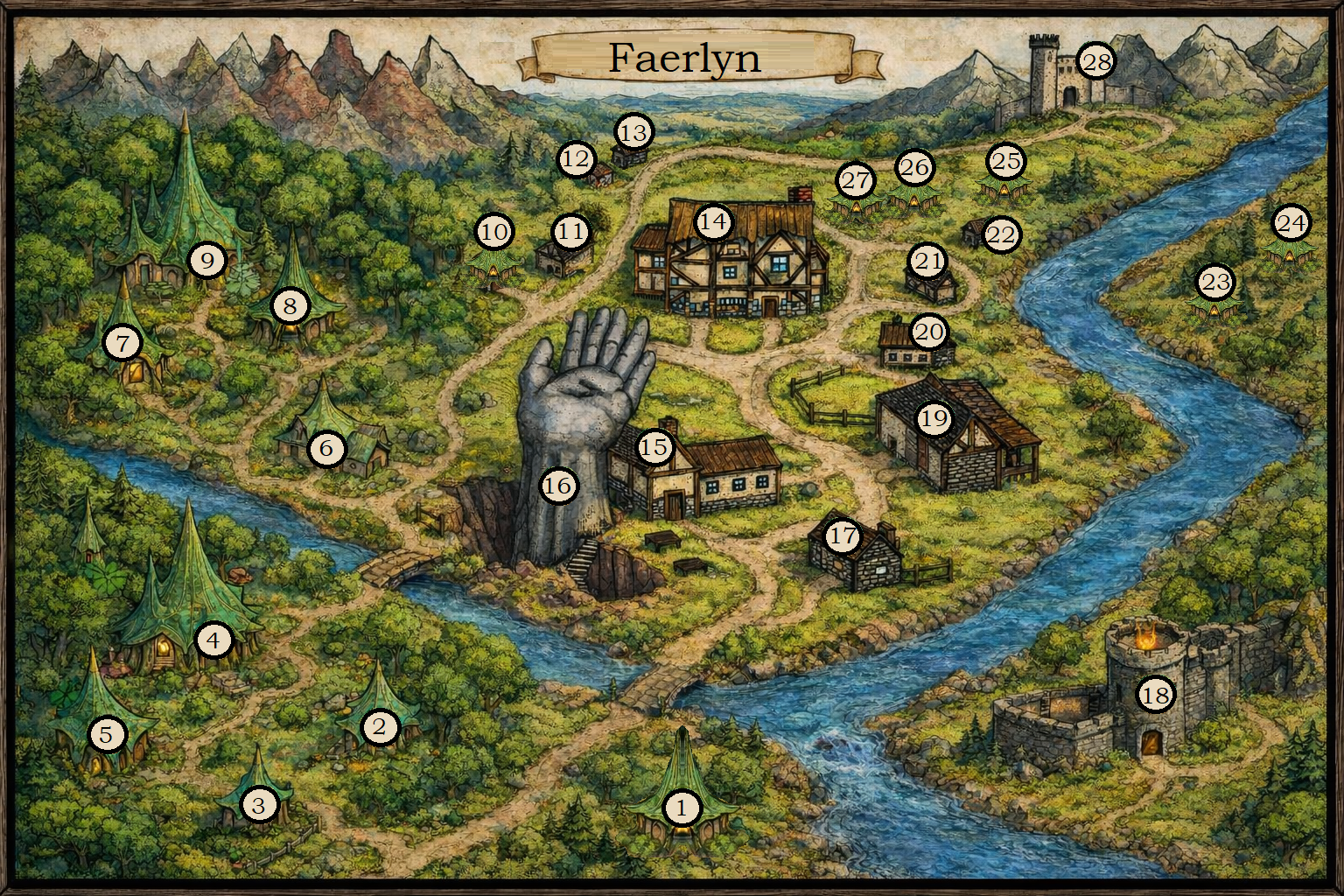
Task: Choose marker 17 on the stone cottage
Action: tap(843, 535)
